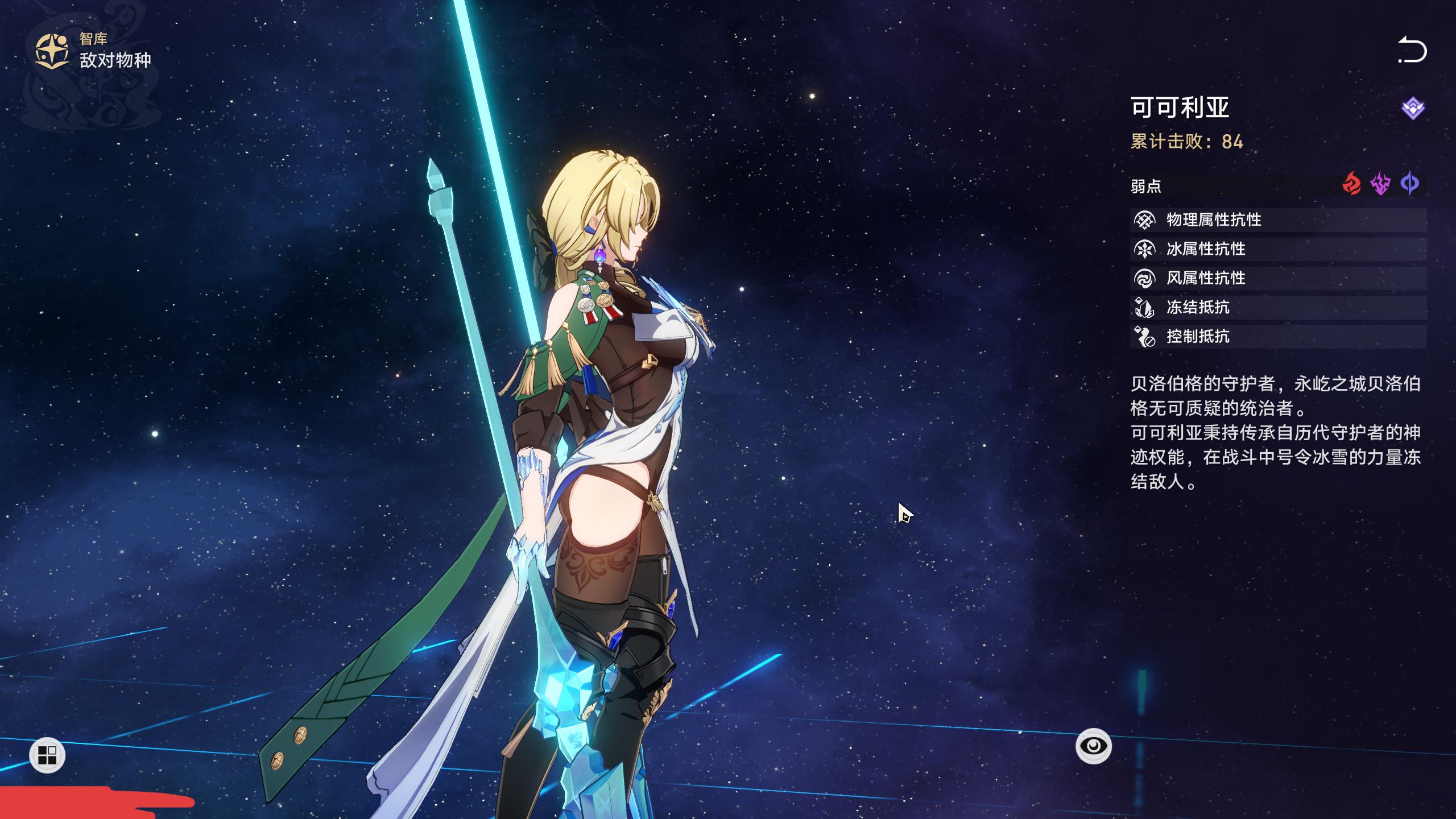1456x819 pixels.
Task: Toggle interface visibility with the eye icon
Action: (1093, 746)
